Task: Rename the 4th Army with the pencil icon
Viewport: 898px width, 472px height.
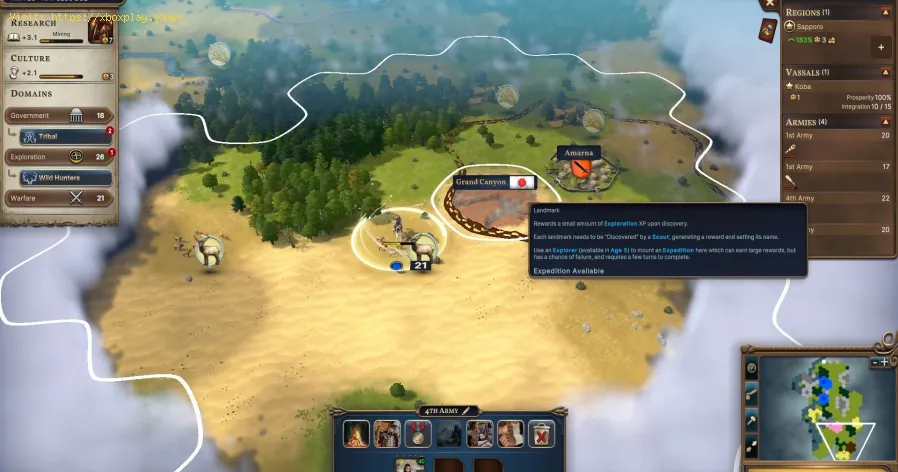Action: click(466, 410)
